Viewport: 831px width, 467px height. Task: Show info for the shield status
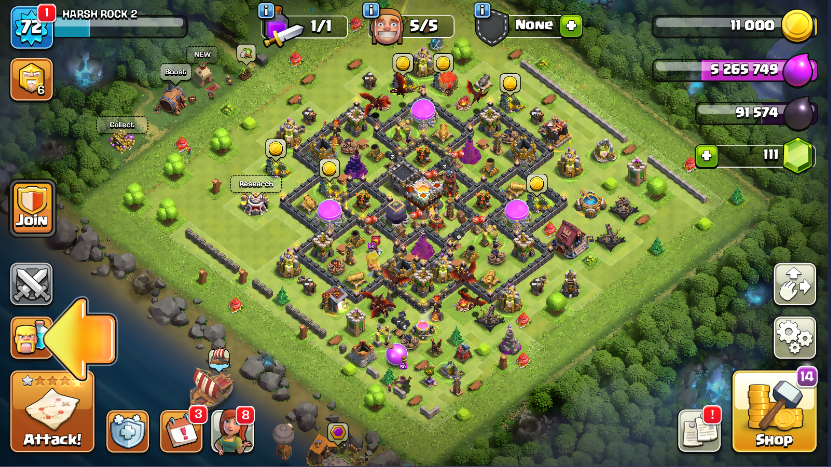click(x=483, y=11)
